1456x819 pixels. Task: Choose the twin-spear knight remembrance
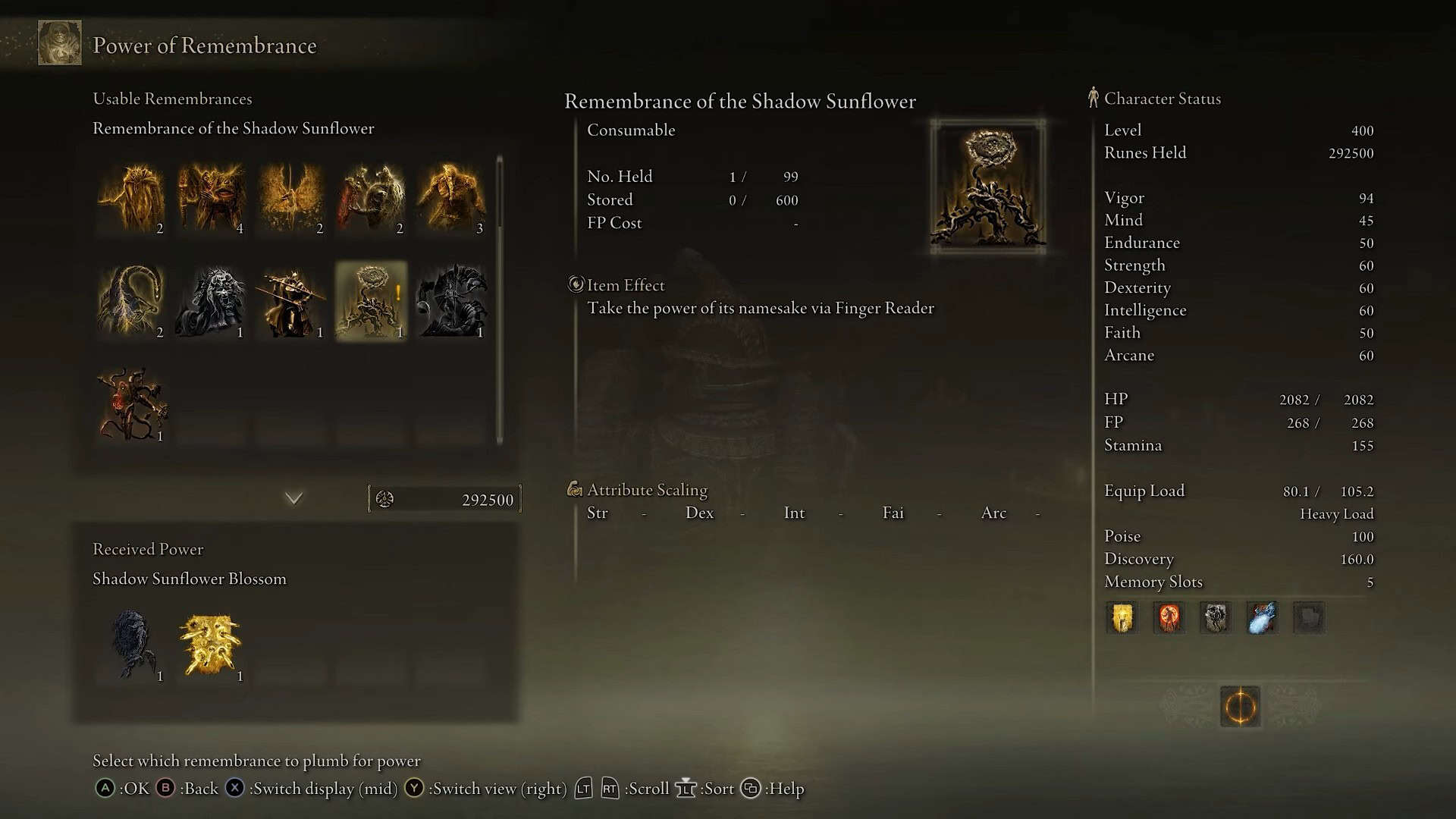pyautogui.click(x=291, y=301)
